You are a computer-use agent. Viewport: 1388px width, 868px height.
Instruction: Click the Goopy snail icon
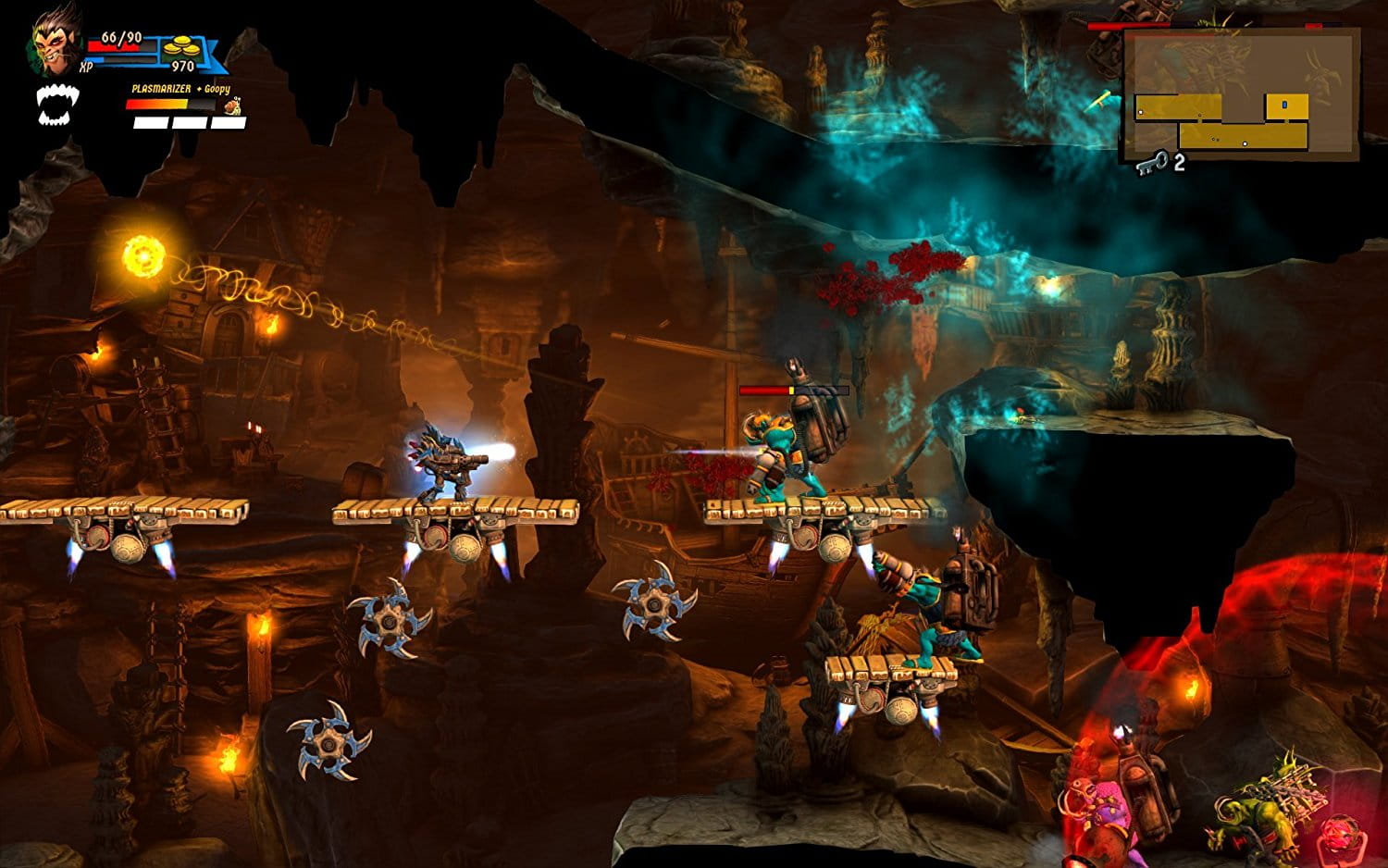point(231,106)
